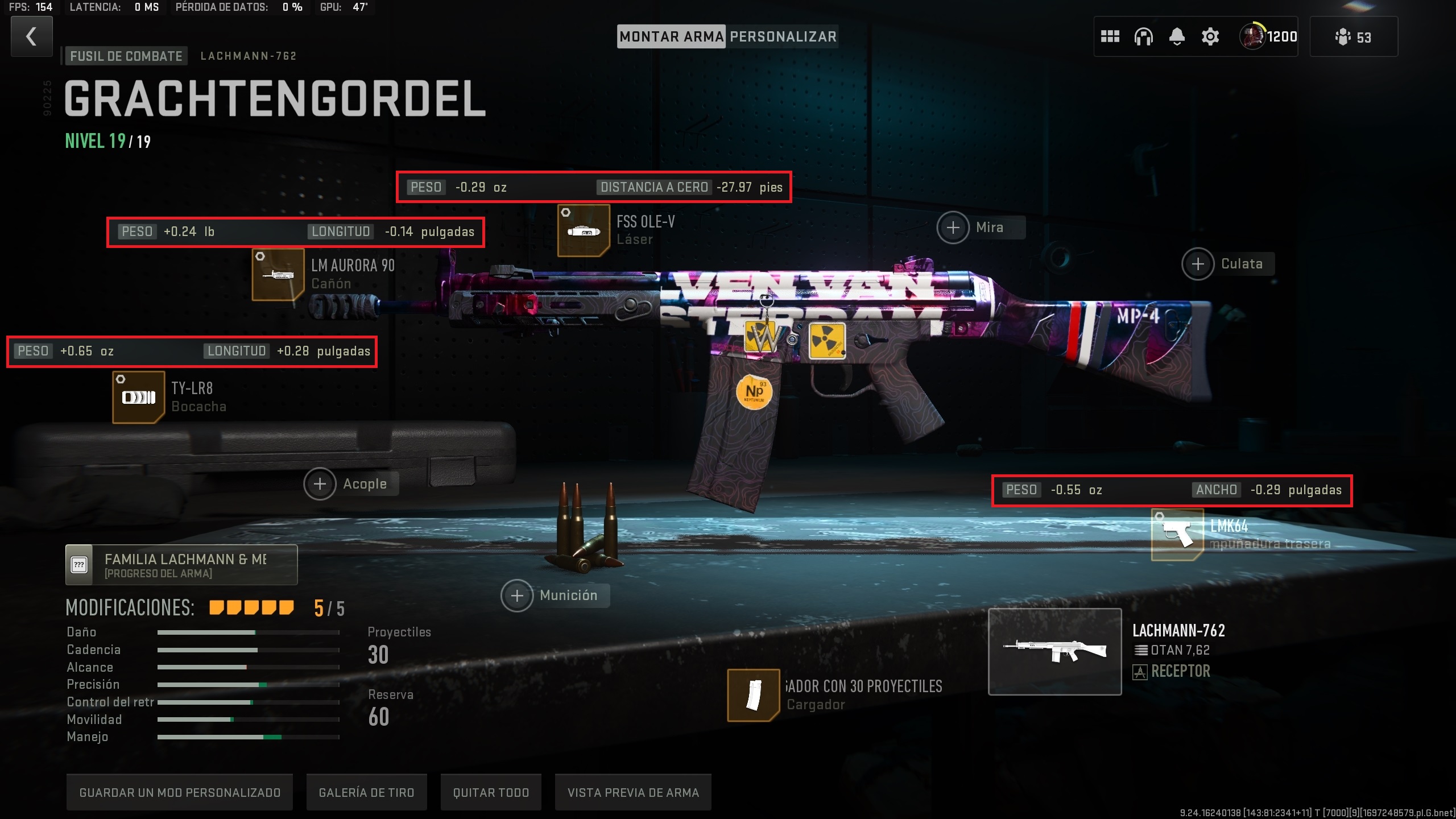Open settings with the gear icon

1210,37
